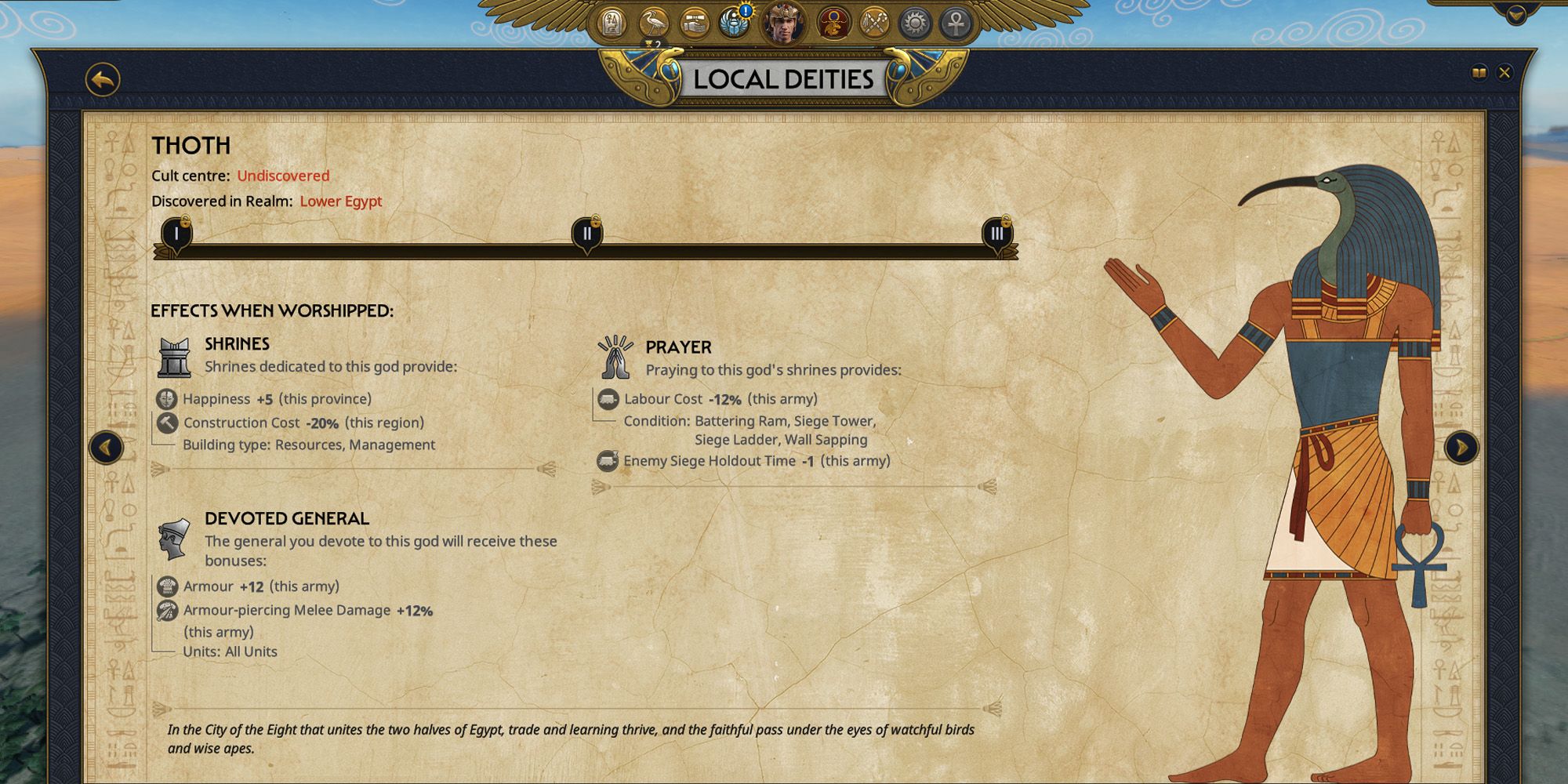Viewport: 1568px width, 784px height.
Task: Go back using the arrow button
Action: (x=101, y=77)
